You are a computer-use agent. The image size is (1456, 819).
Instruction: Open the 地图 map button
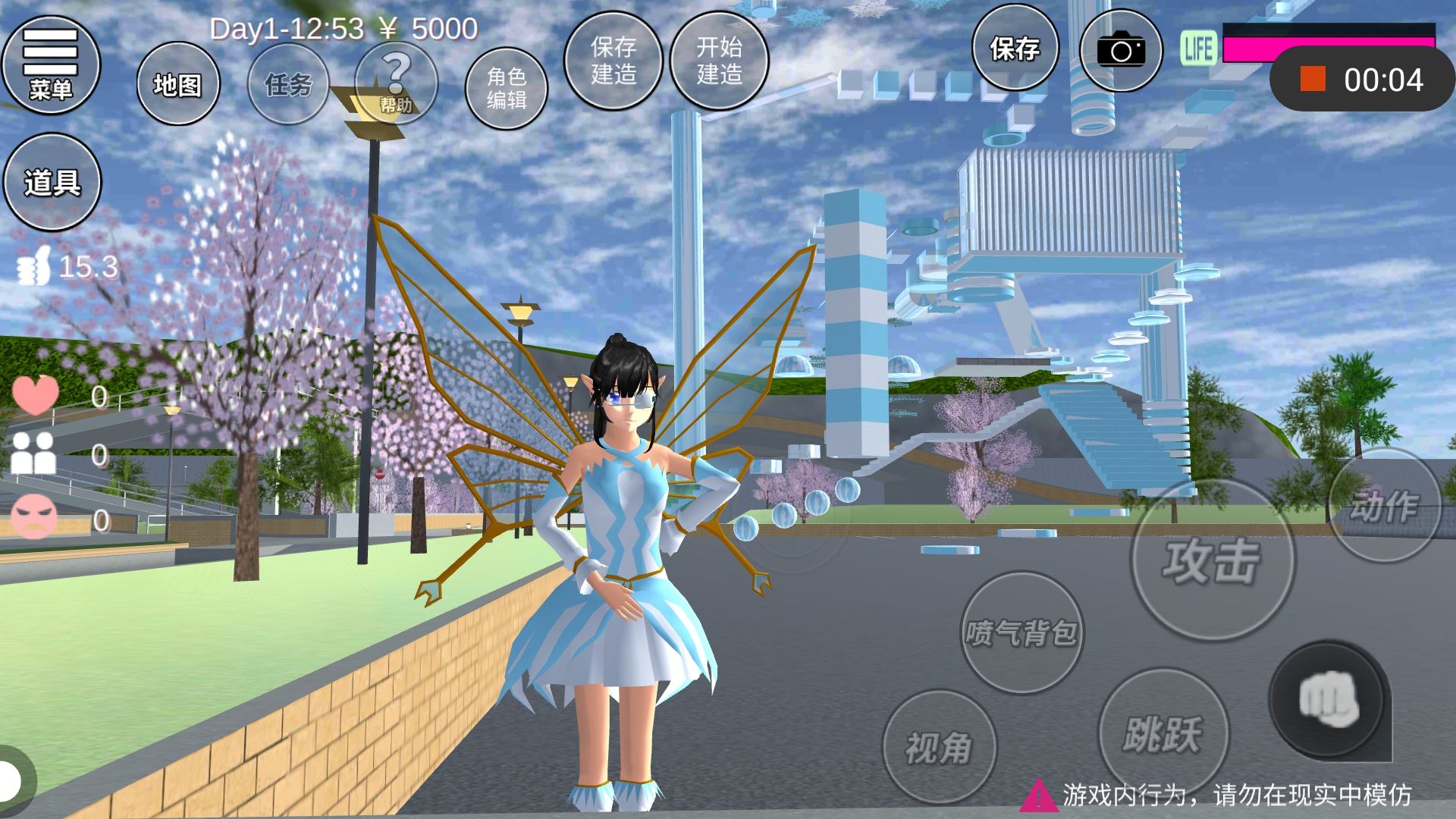coord(177,84)
